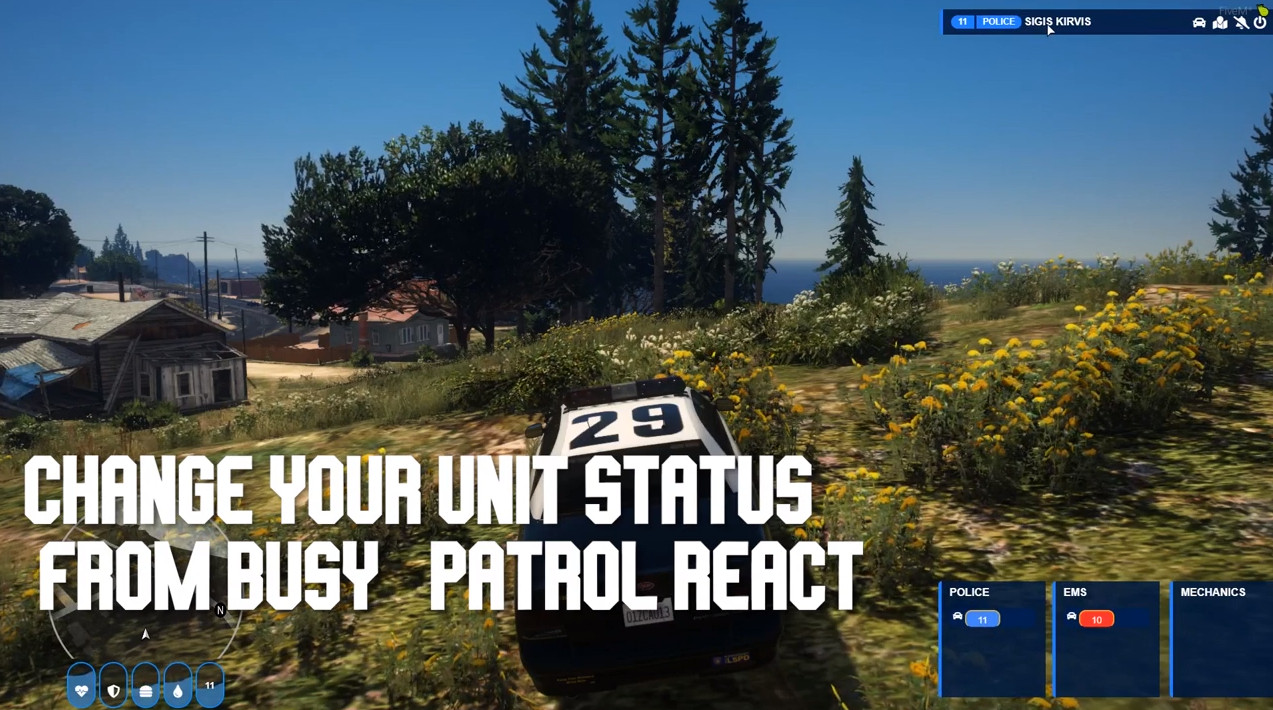Open the map icon in the dispatch bar

coord(1220,22)
